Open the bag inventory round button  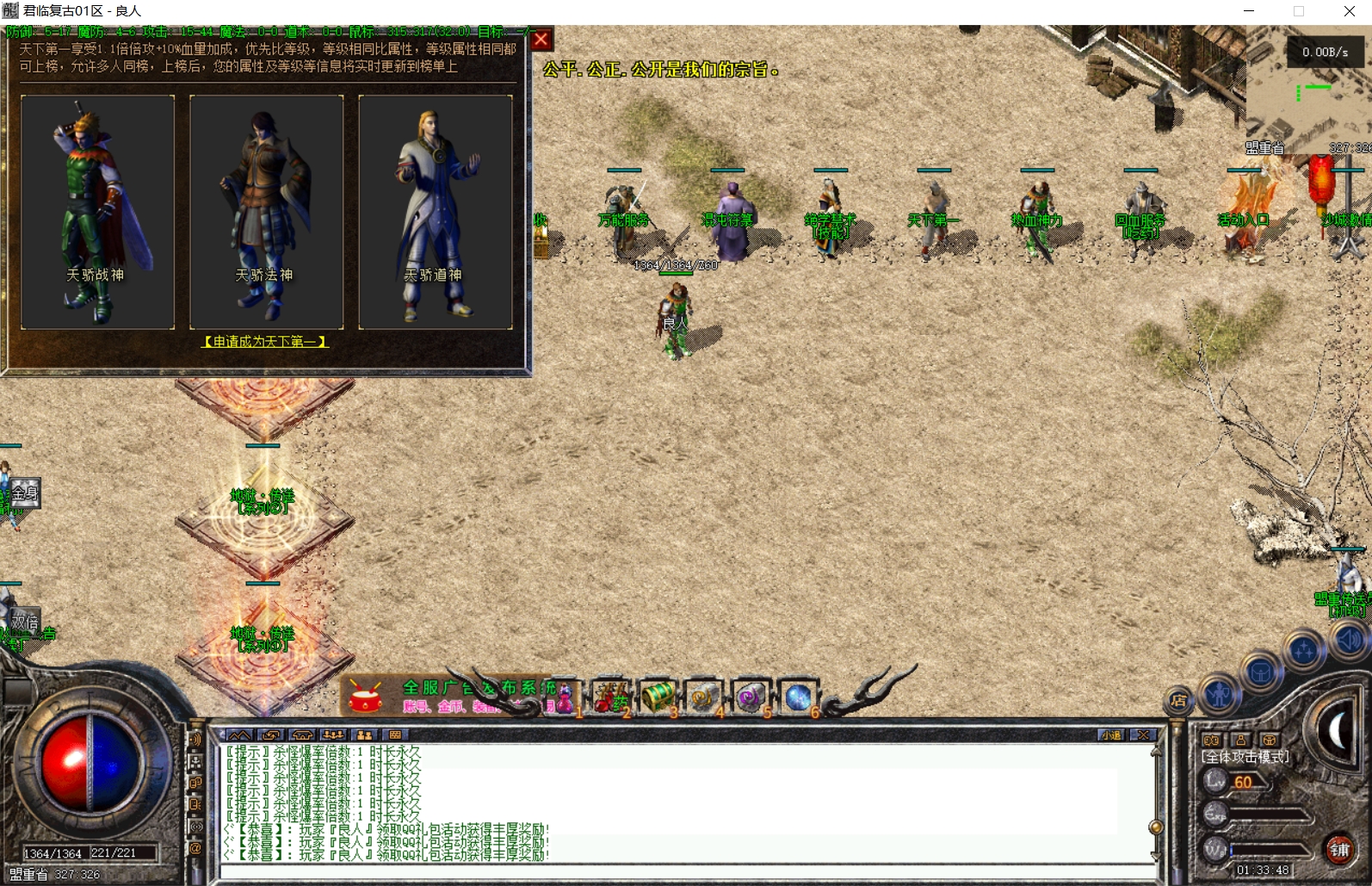coord(1261,672)
